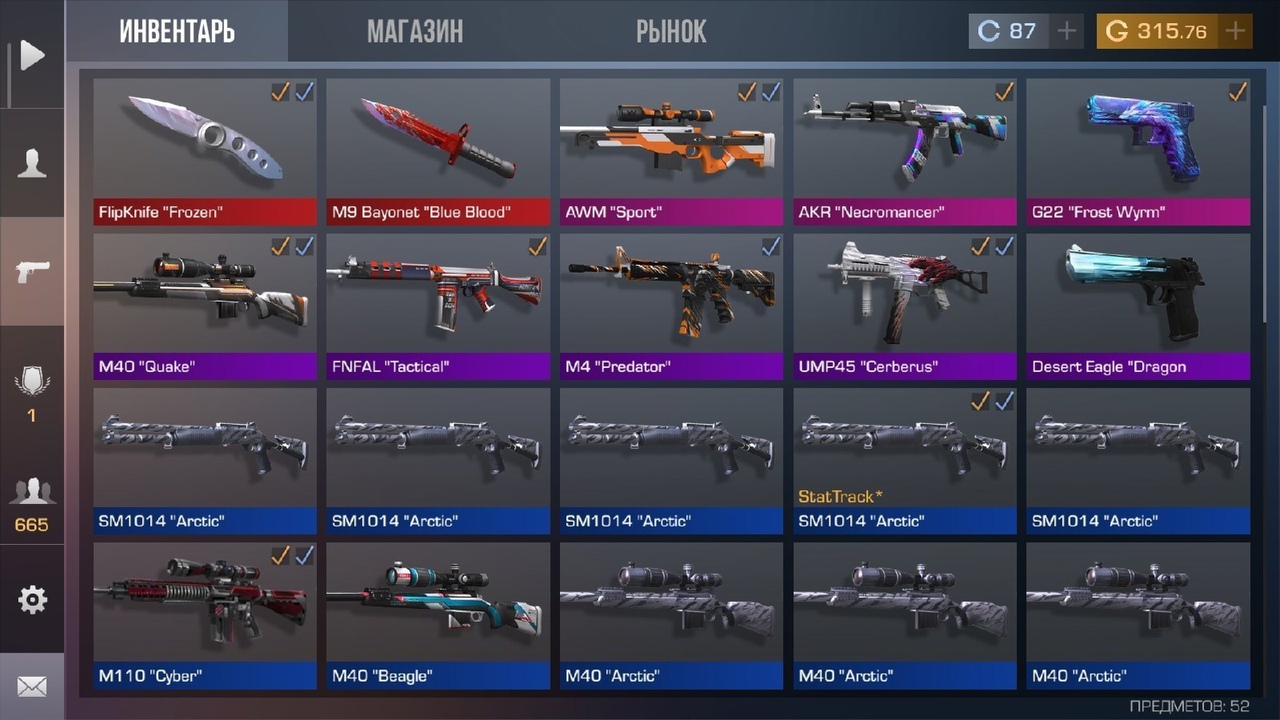Open settings via the gear icon

32,600
